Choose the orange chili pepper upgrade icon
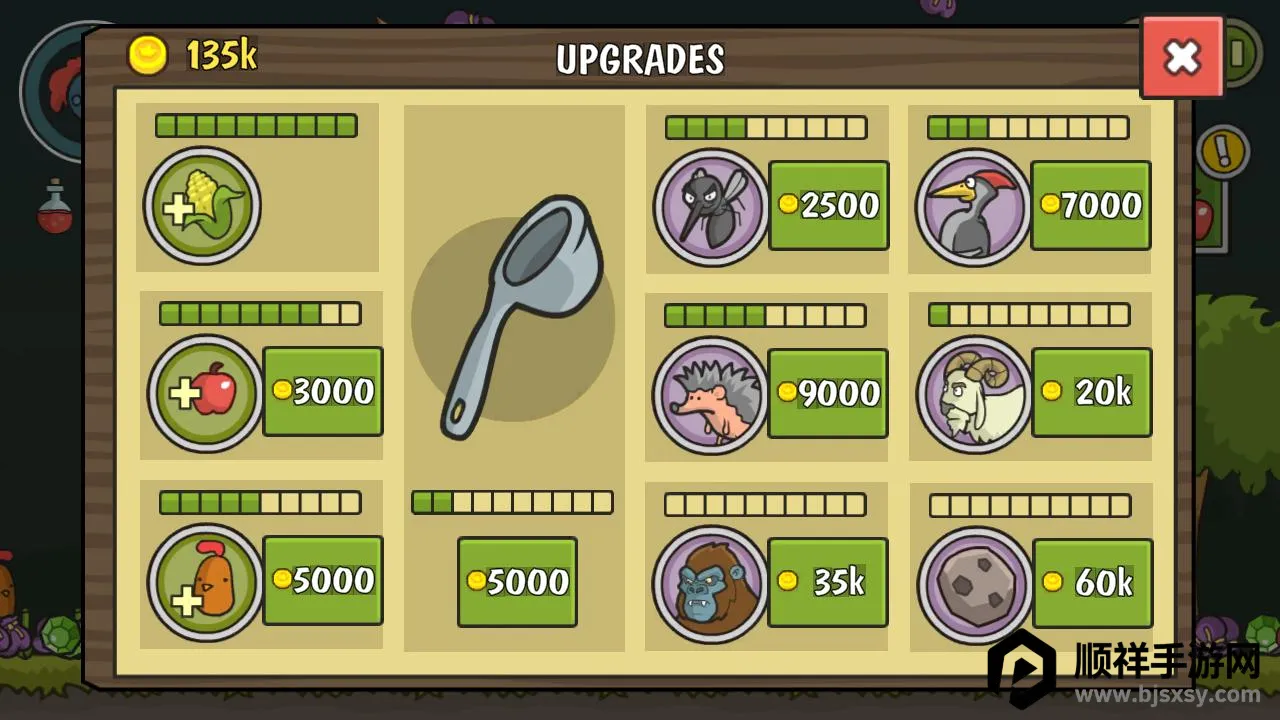Image resolution: width=1280 pixels, height=720 pixels. (205, 582)
